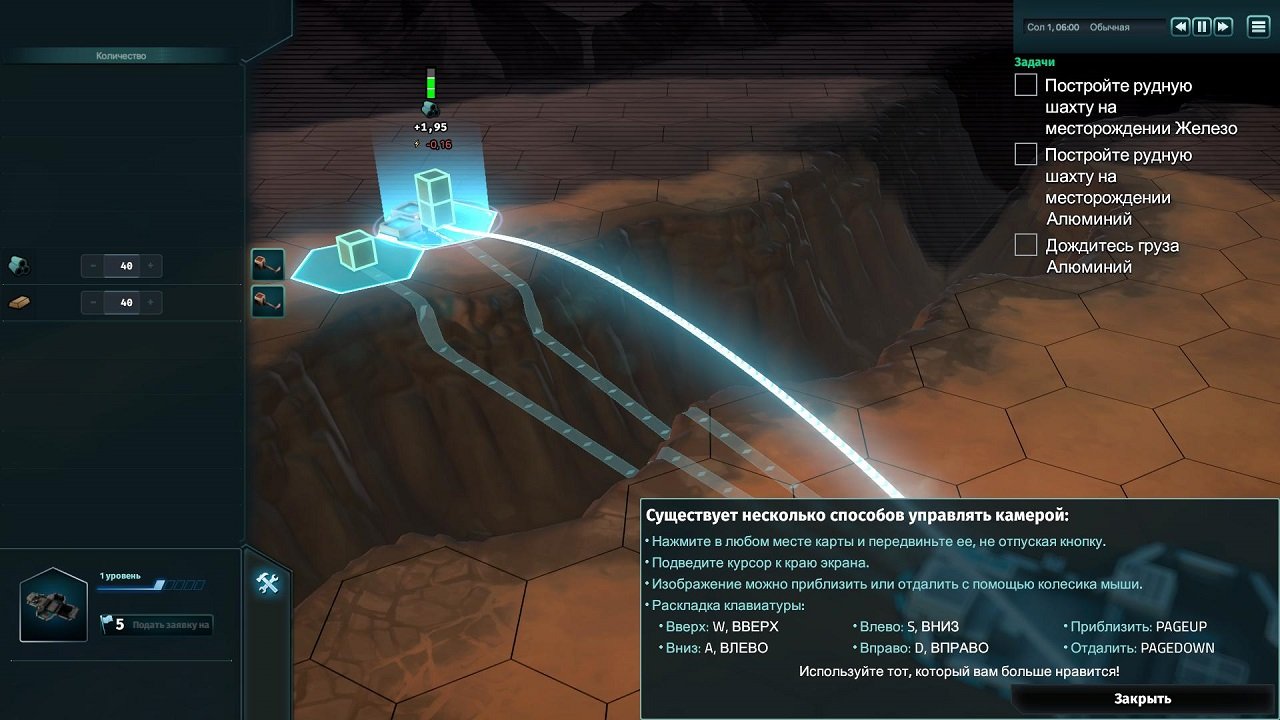Increase the iron quantity with the plus stepper

[x=148, y=265]
